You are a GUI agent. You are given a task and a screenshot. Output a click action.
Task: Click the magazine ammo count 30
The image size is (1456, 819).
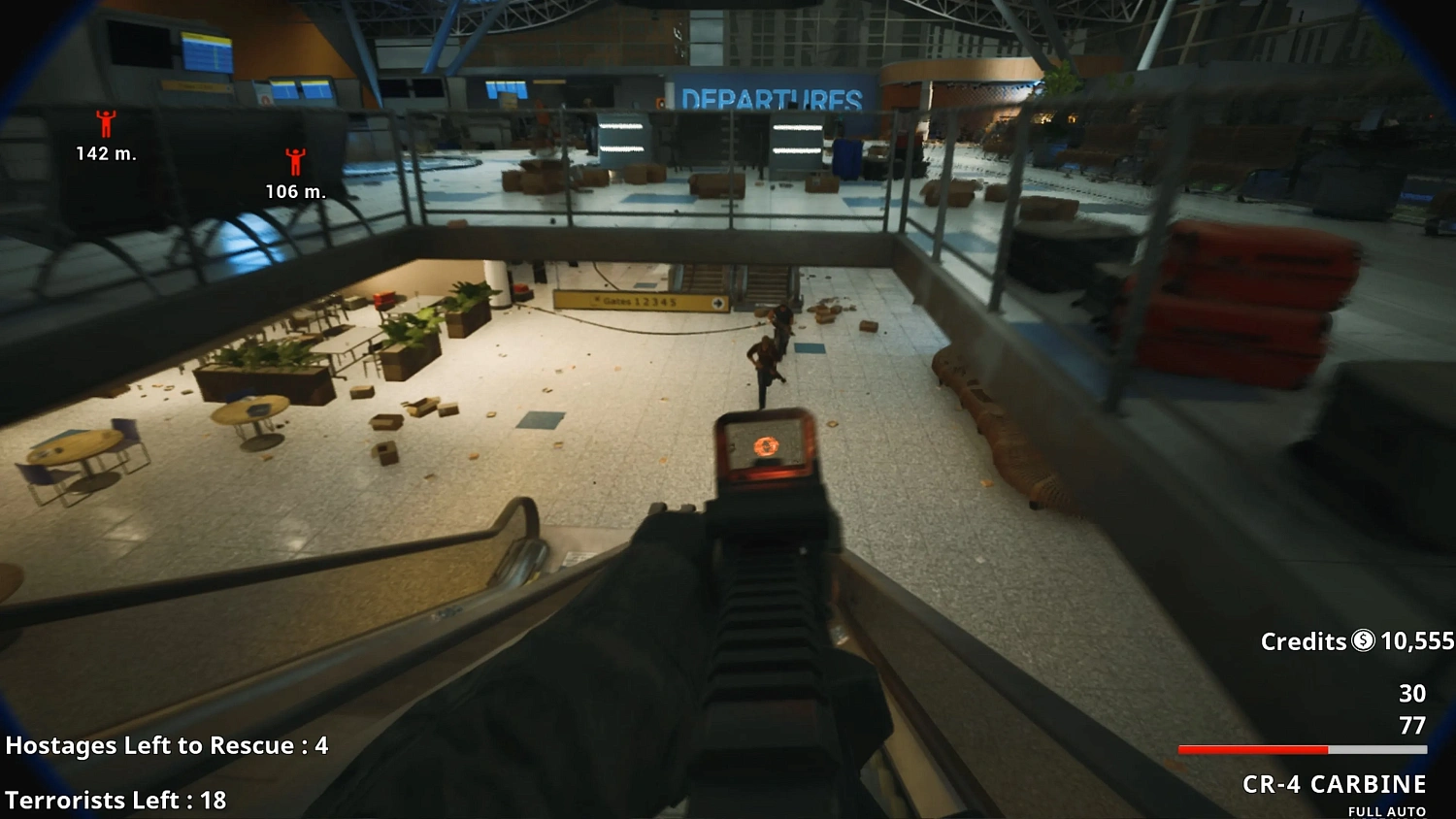1410,695
